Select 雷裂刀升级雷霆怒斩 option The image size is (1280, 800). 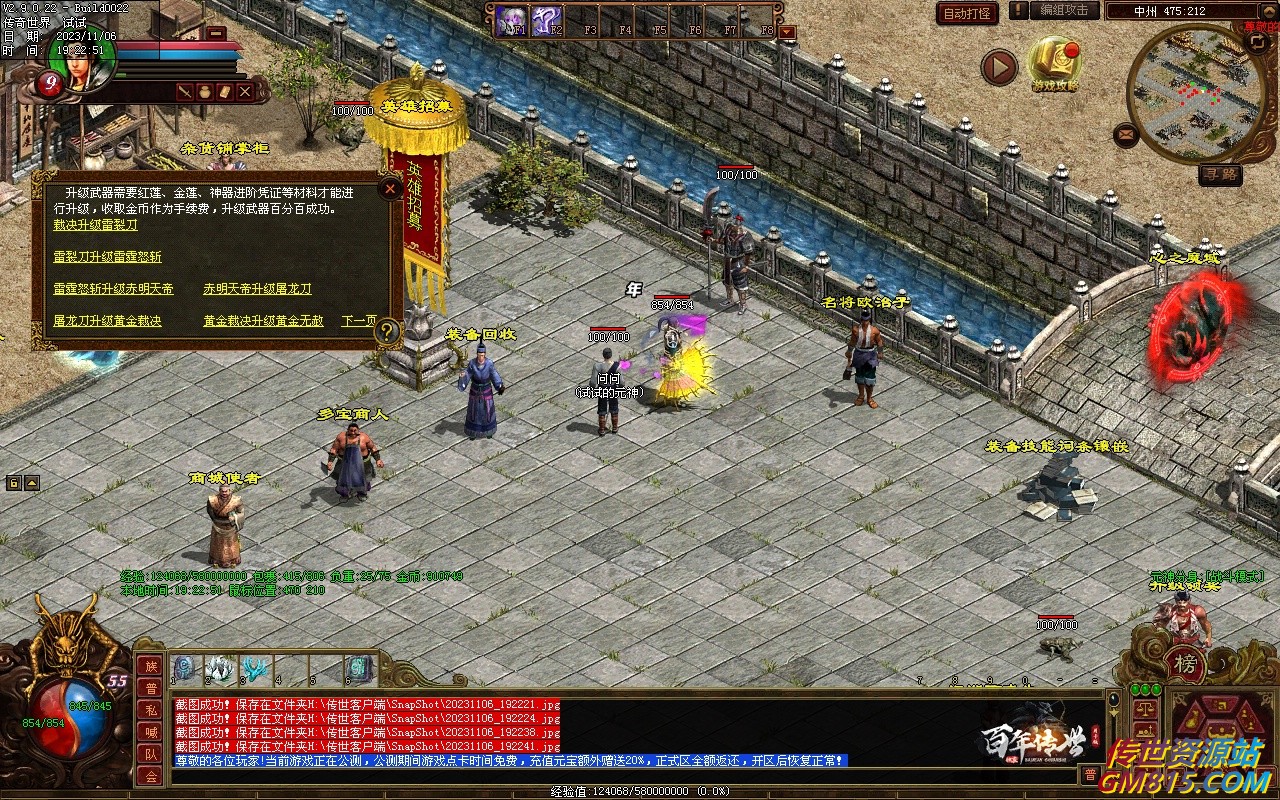coord(107,257)
